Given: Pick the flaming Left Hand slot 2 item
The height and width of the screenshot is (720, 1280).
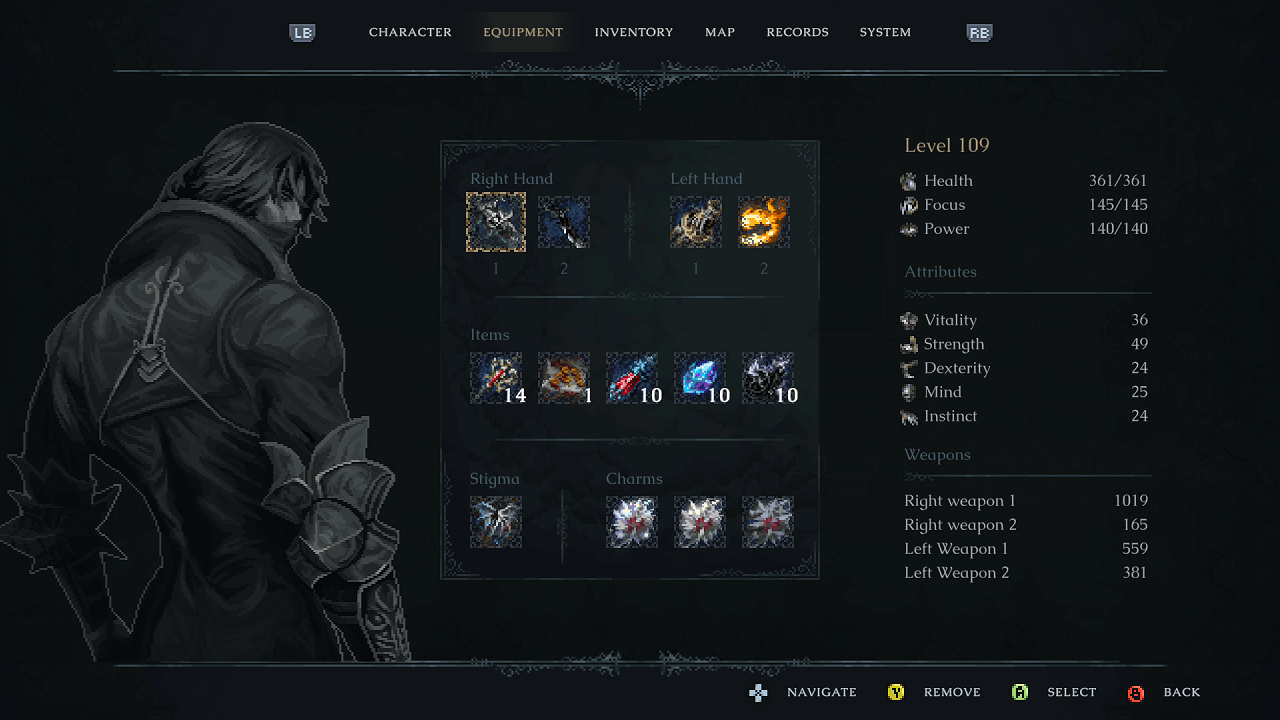Looking at the screenshot, I should (x=764, y=222).
